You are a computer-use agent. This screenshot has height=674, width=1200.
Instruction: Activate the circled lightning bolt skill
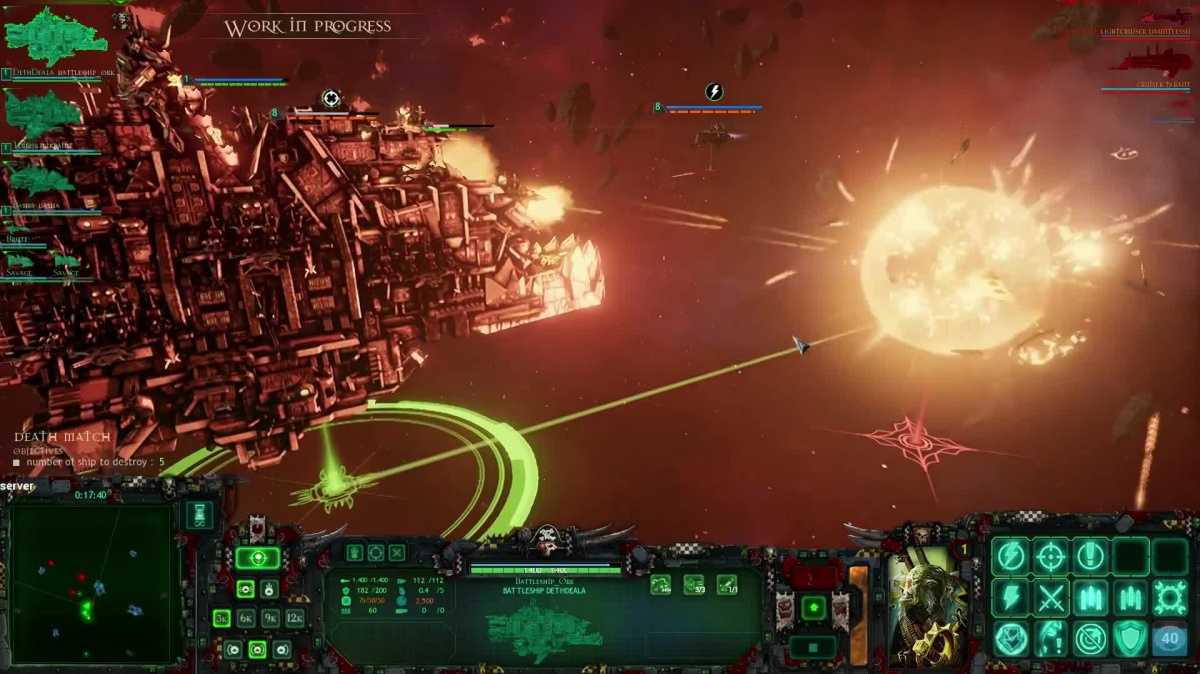coord(1011,556)
